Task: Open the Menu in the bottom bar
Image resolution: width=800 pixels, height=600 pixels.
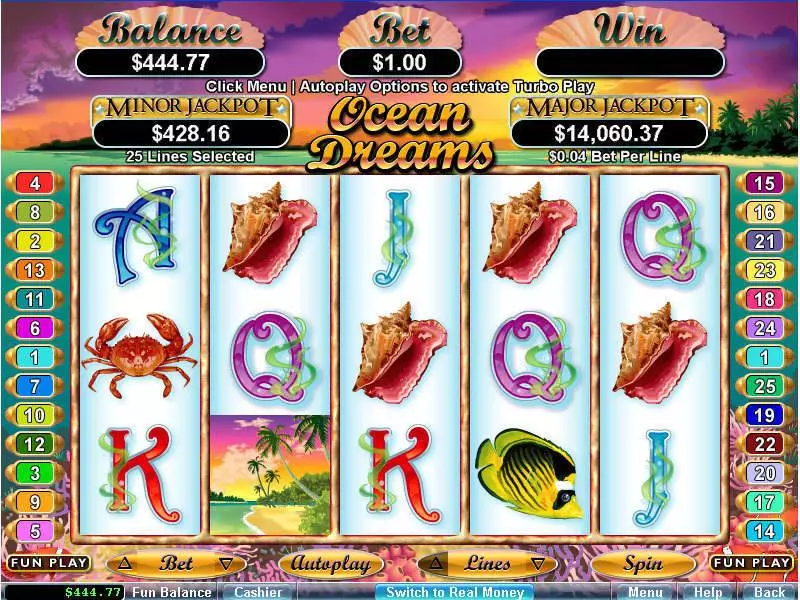Action: pos(645,592)
